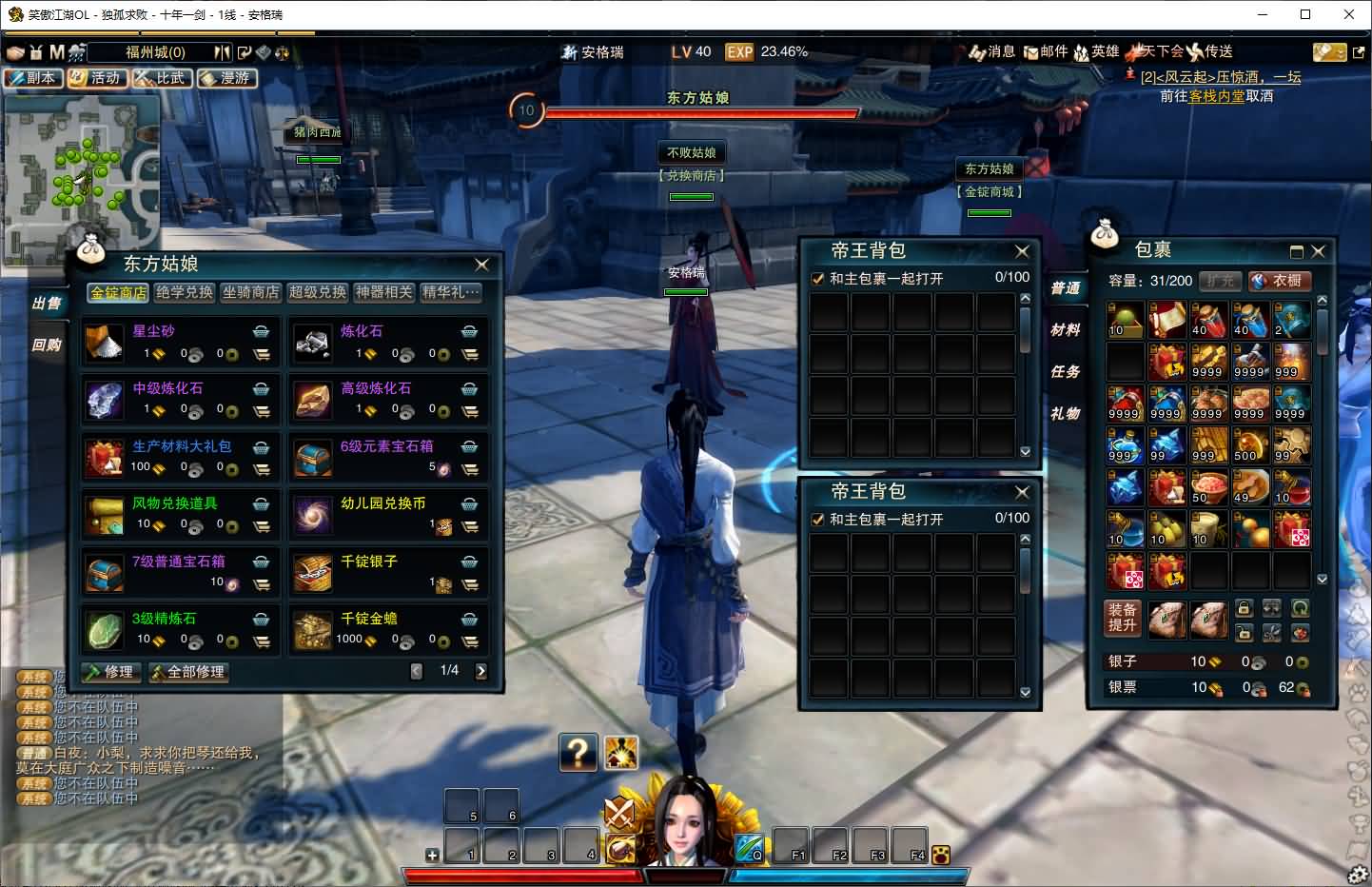Click the 修理 repair button

click(x=111, y=672)
